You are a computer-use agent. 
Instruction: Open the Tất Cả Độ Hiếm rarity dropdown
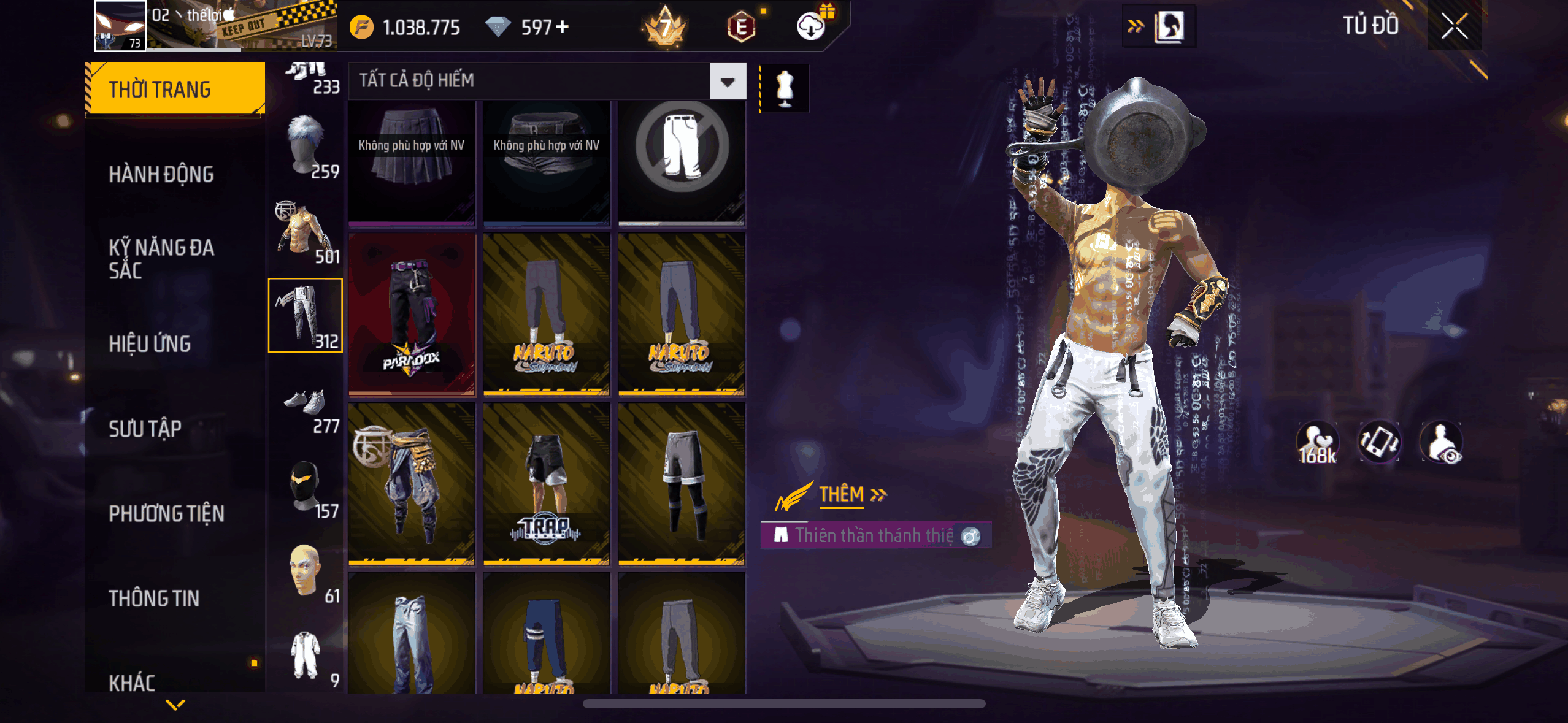pos(728,81)
